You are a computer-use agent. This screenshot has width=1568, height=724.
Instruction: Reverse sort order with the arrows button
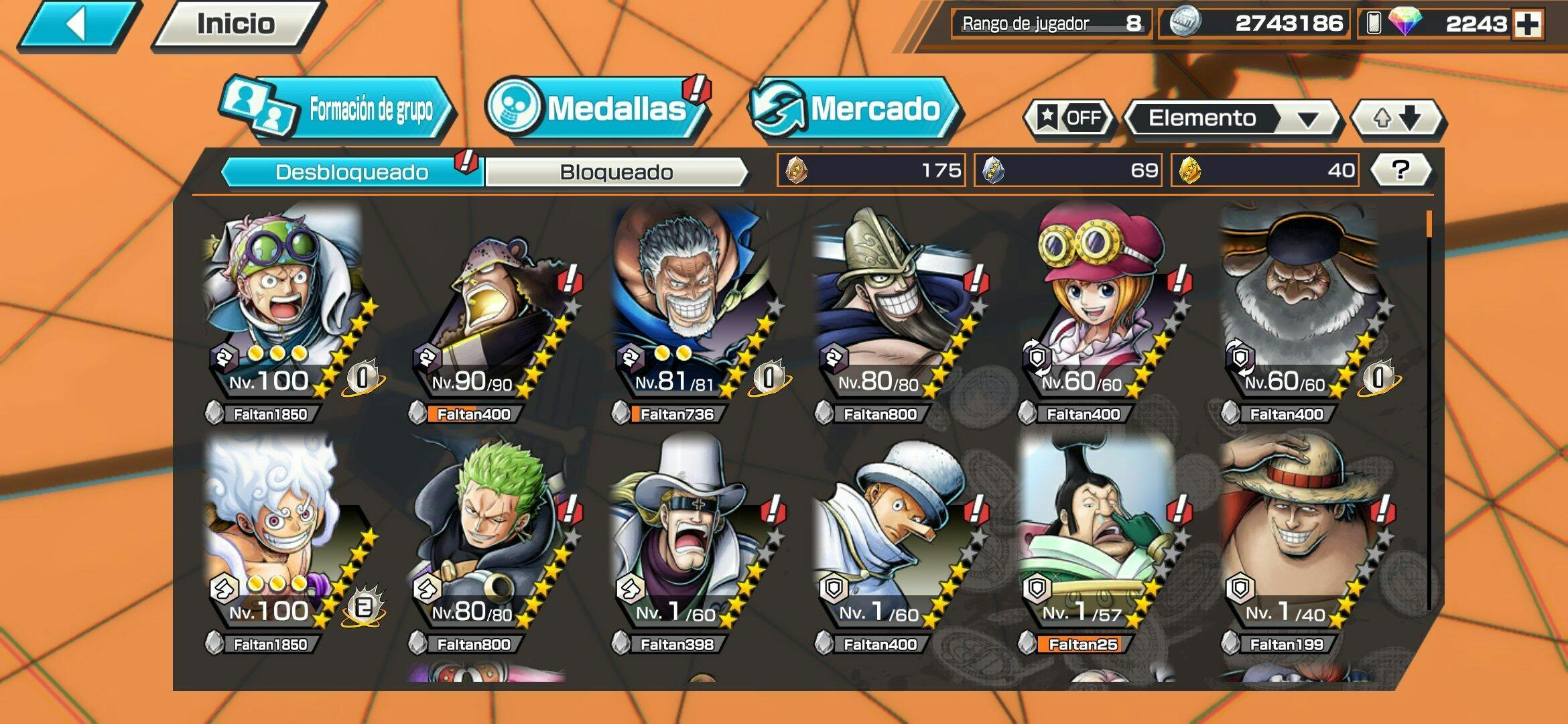tap(1396, 119)
